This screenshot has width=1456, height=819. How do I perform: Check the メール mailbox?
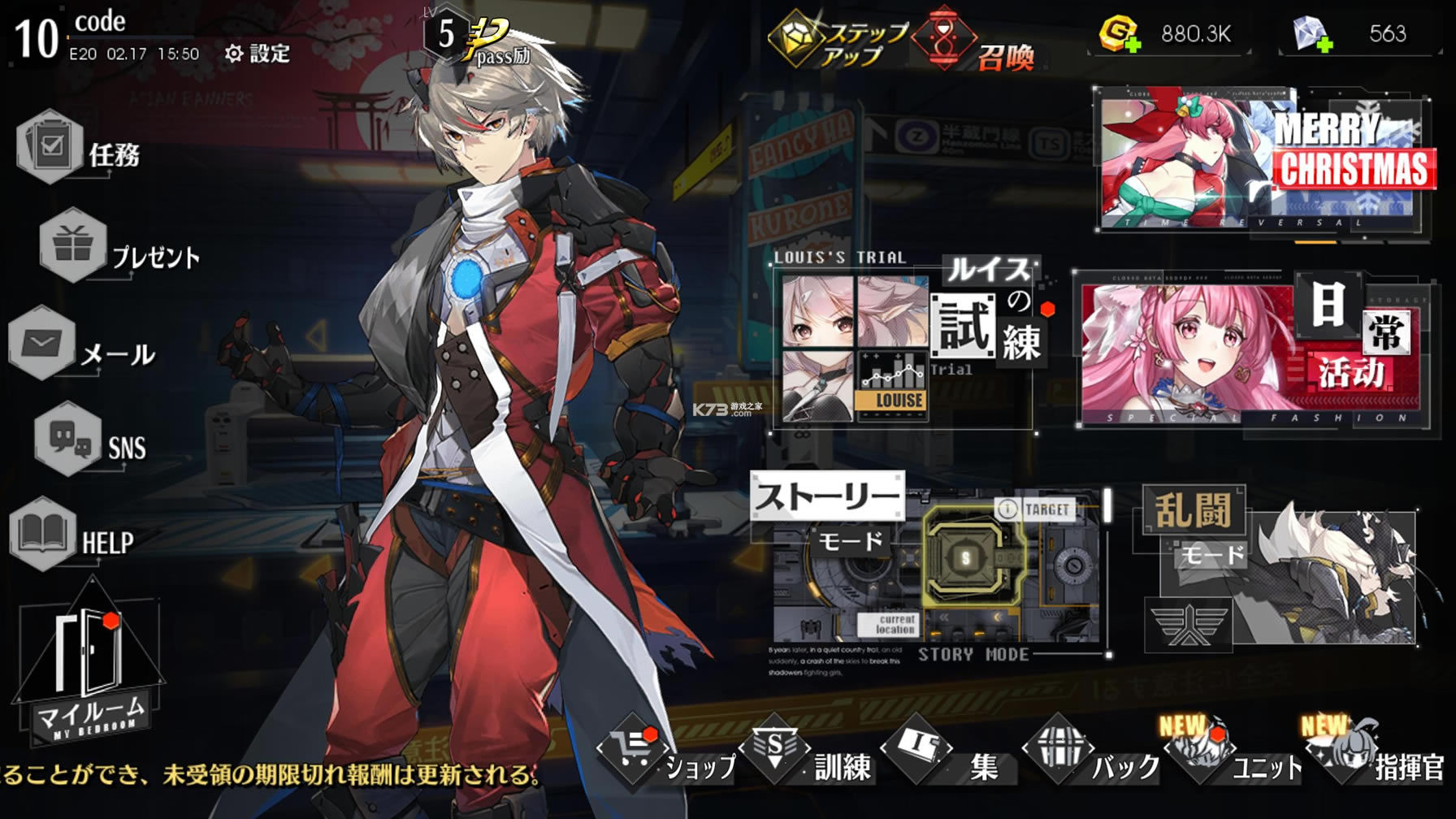point(81,347)
